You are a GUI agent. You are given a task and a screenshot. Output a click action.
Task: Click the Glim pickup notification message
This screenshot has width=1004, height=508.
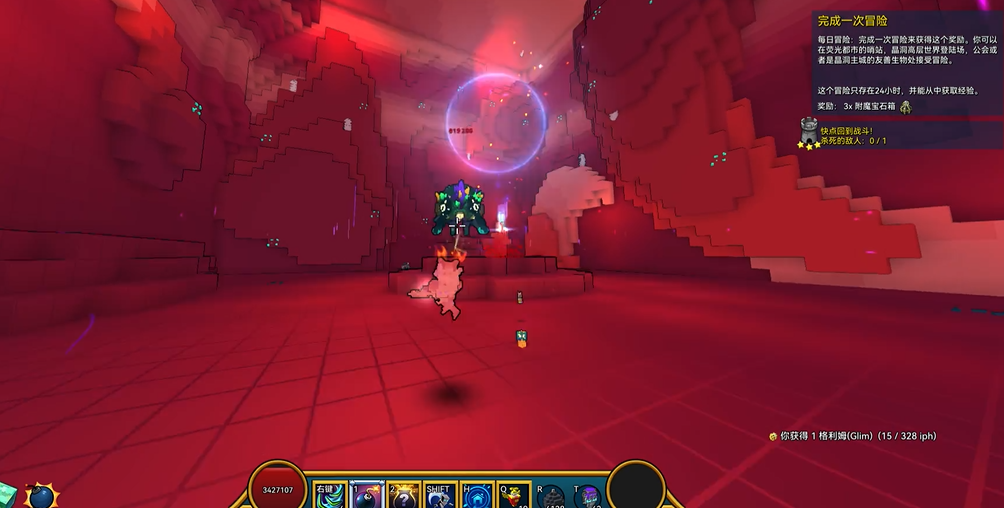point(853,436)
